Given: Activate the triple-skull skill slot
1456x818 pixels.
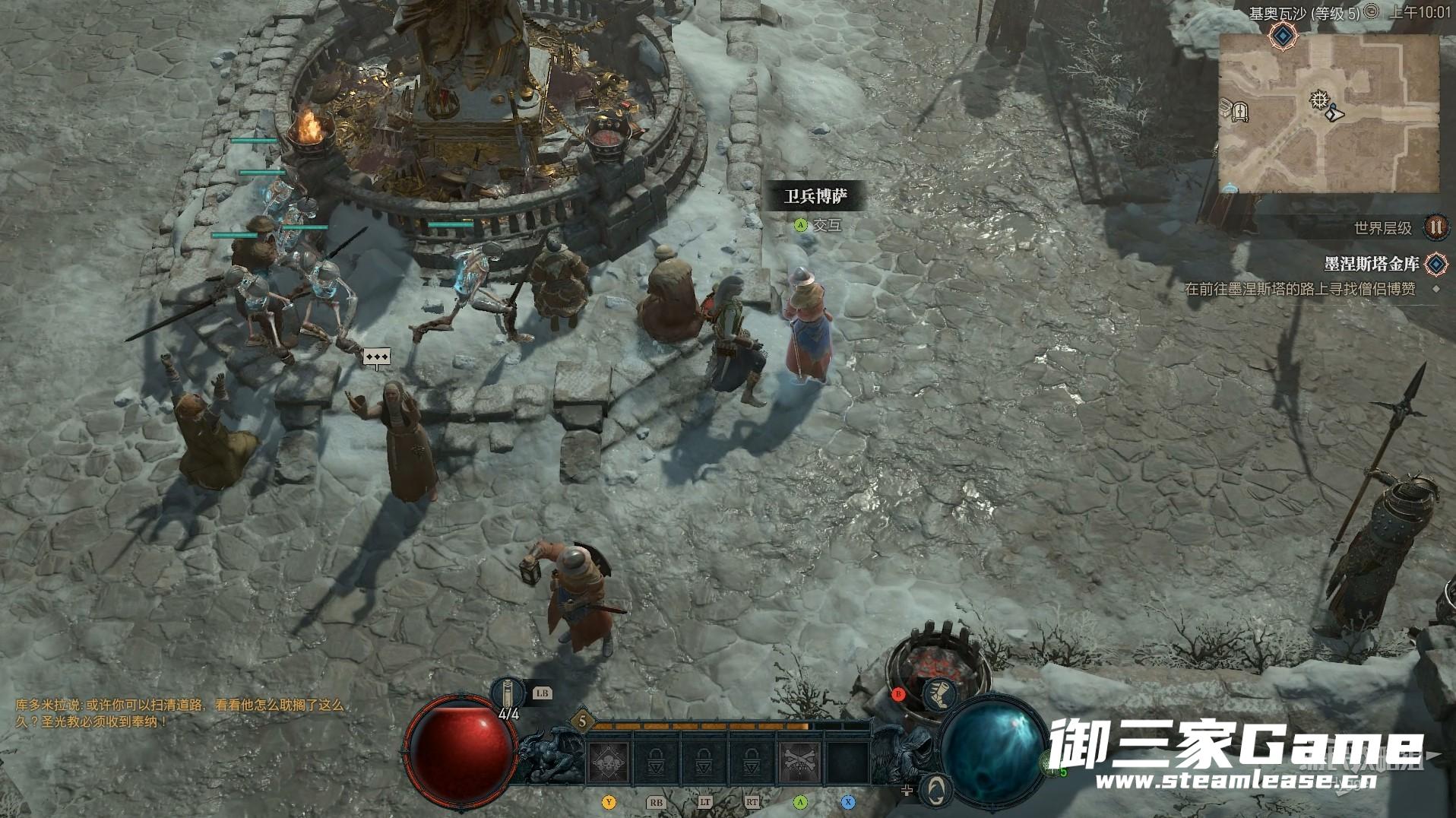Looking at the screenshot, I should tap(609, 761).
